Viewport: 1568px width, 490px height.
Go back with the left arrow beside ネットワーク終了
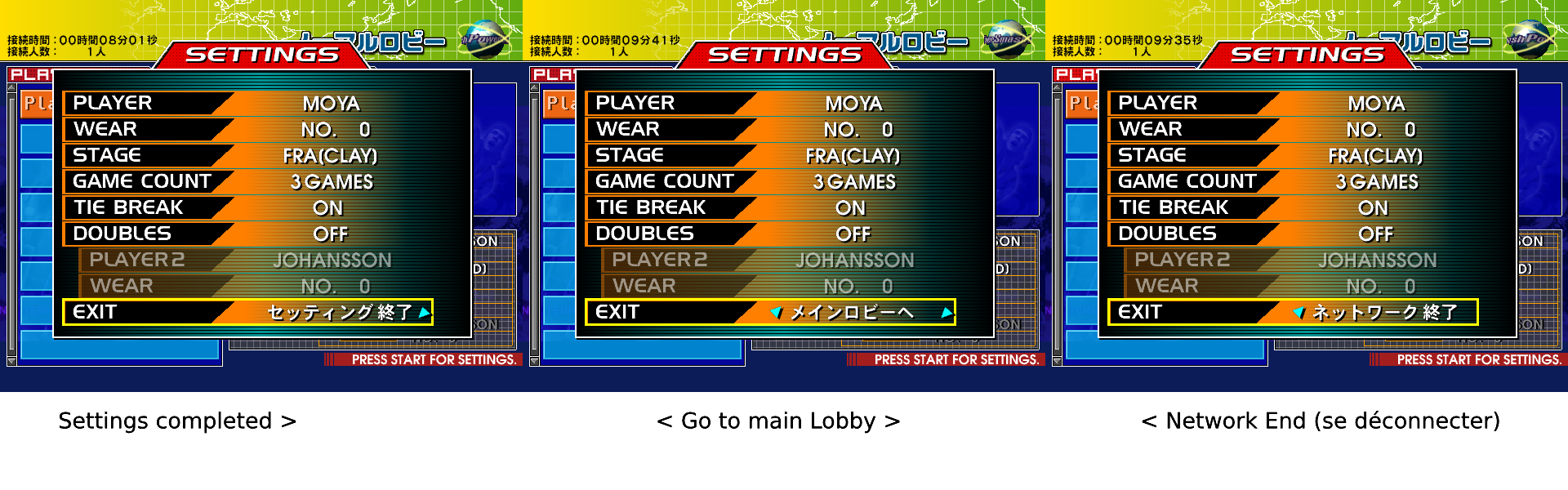(1298, 312)
